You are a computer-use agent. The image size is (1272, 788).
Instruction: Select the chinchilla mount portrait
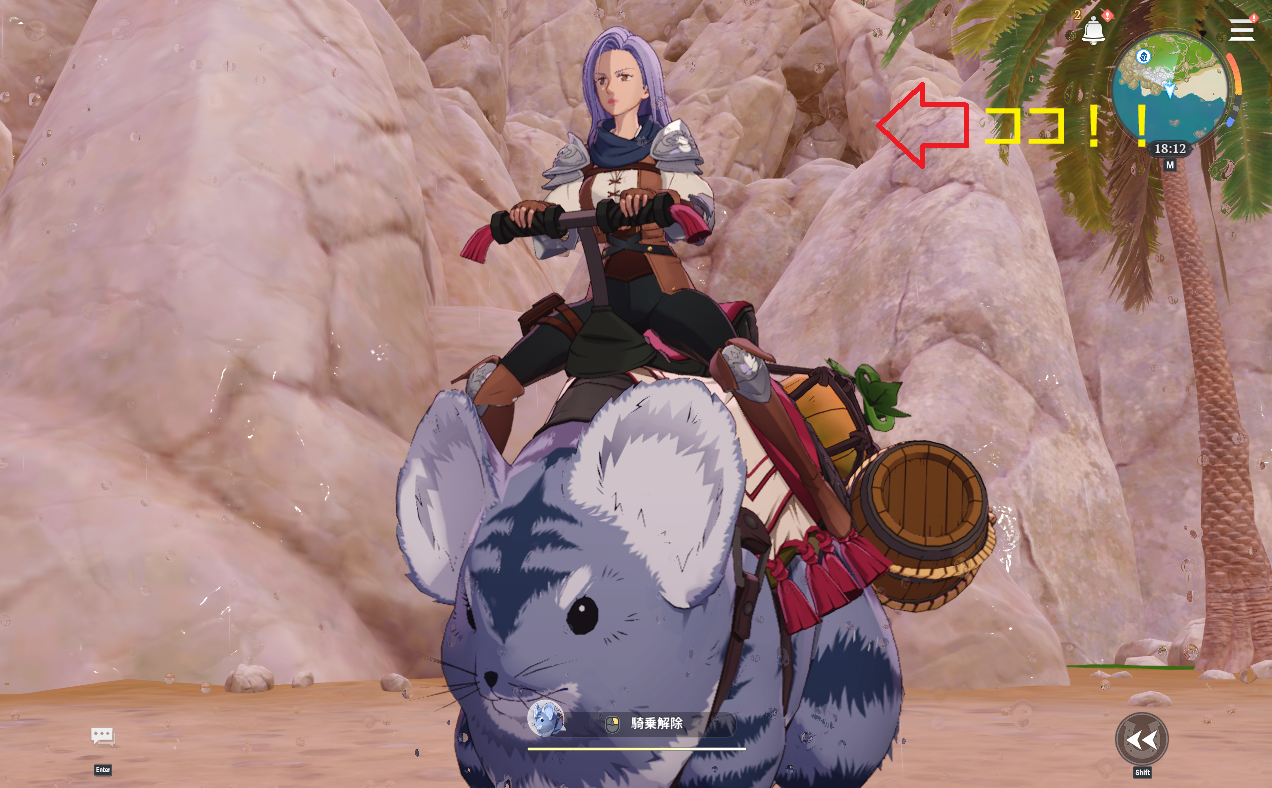coord(546,718)
